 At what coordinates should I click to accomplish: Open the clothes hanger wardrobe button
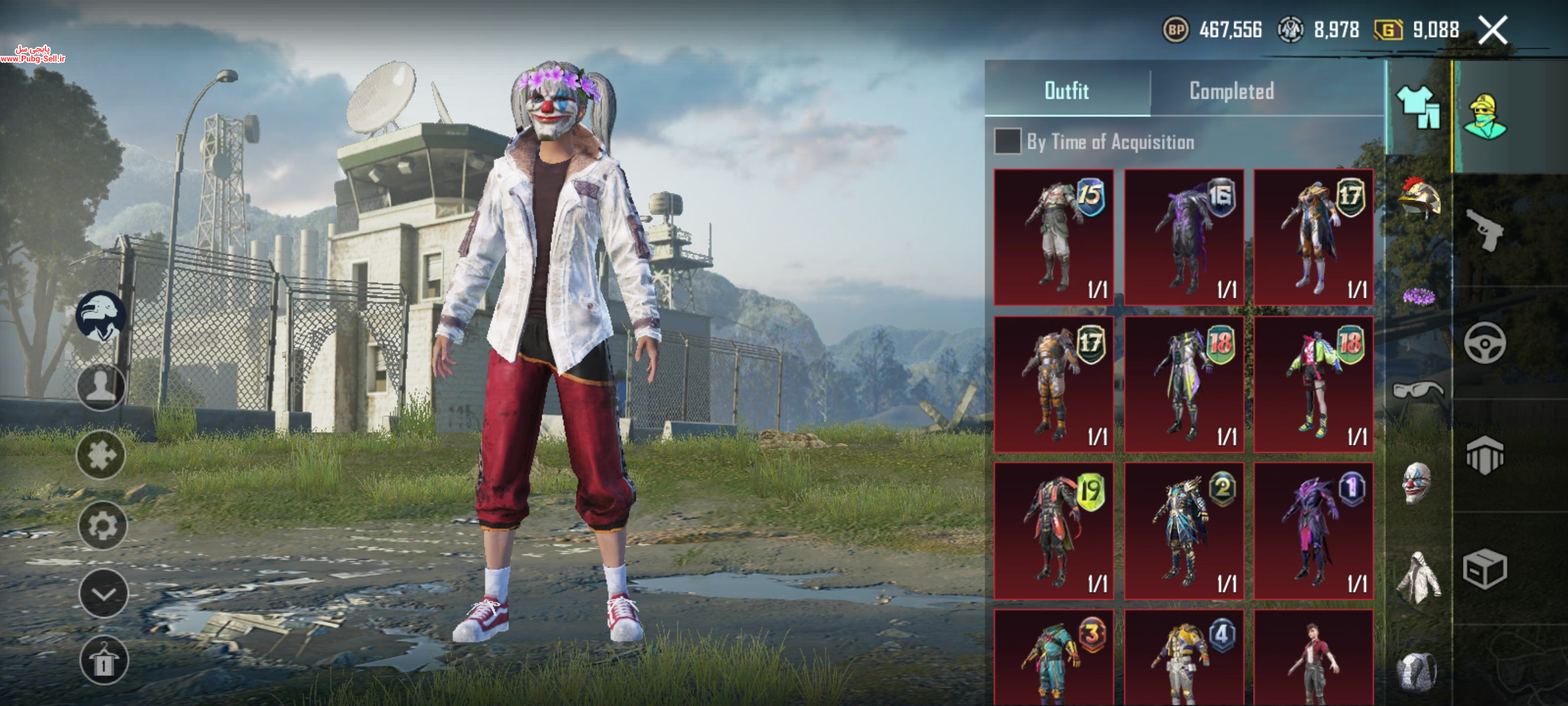click(103, 661)
